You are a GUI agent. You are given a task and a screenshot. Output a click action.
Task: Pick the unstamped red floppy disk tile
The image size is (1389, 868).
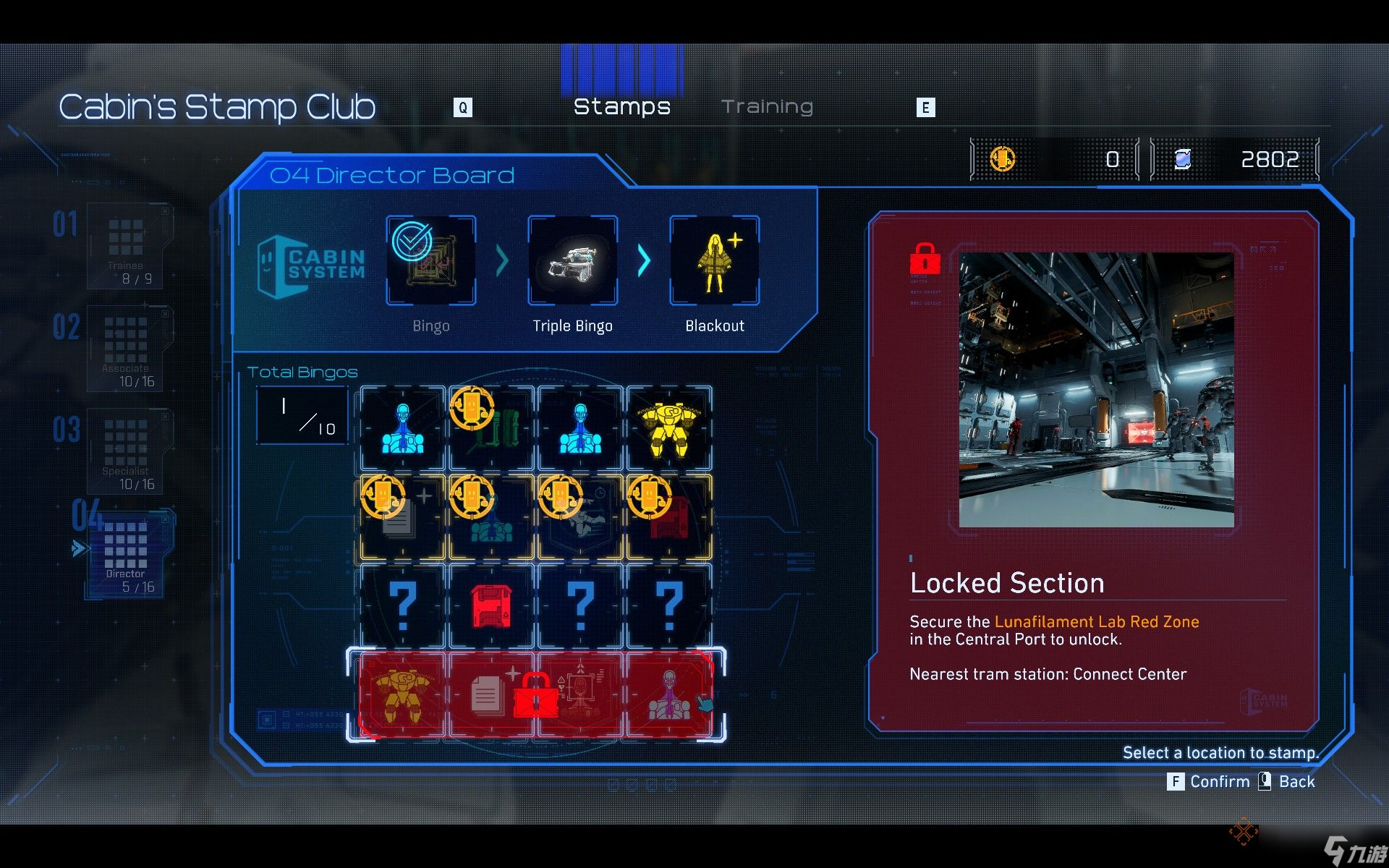492,606
